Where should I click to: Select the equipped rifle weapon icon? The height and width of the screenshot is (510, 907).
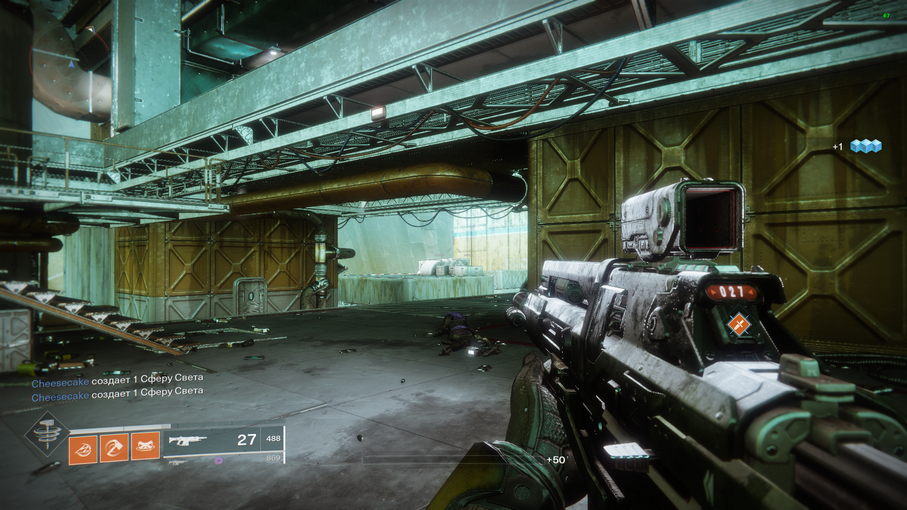pyautogui.click(x=188, y=439)
